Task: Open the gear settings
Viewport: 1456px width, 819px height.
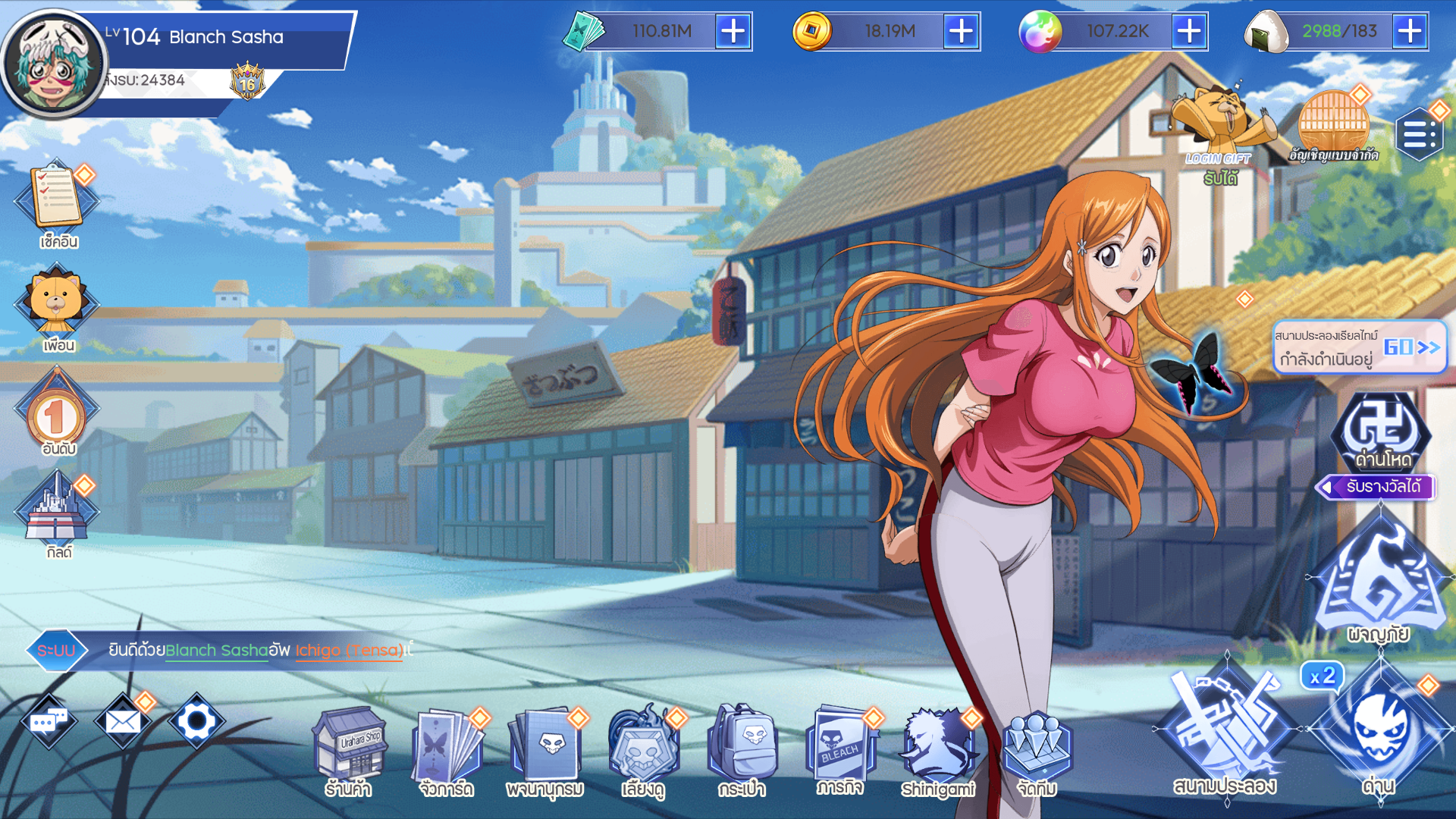Action: pyautogui.click(x=196, y=721)
